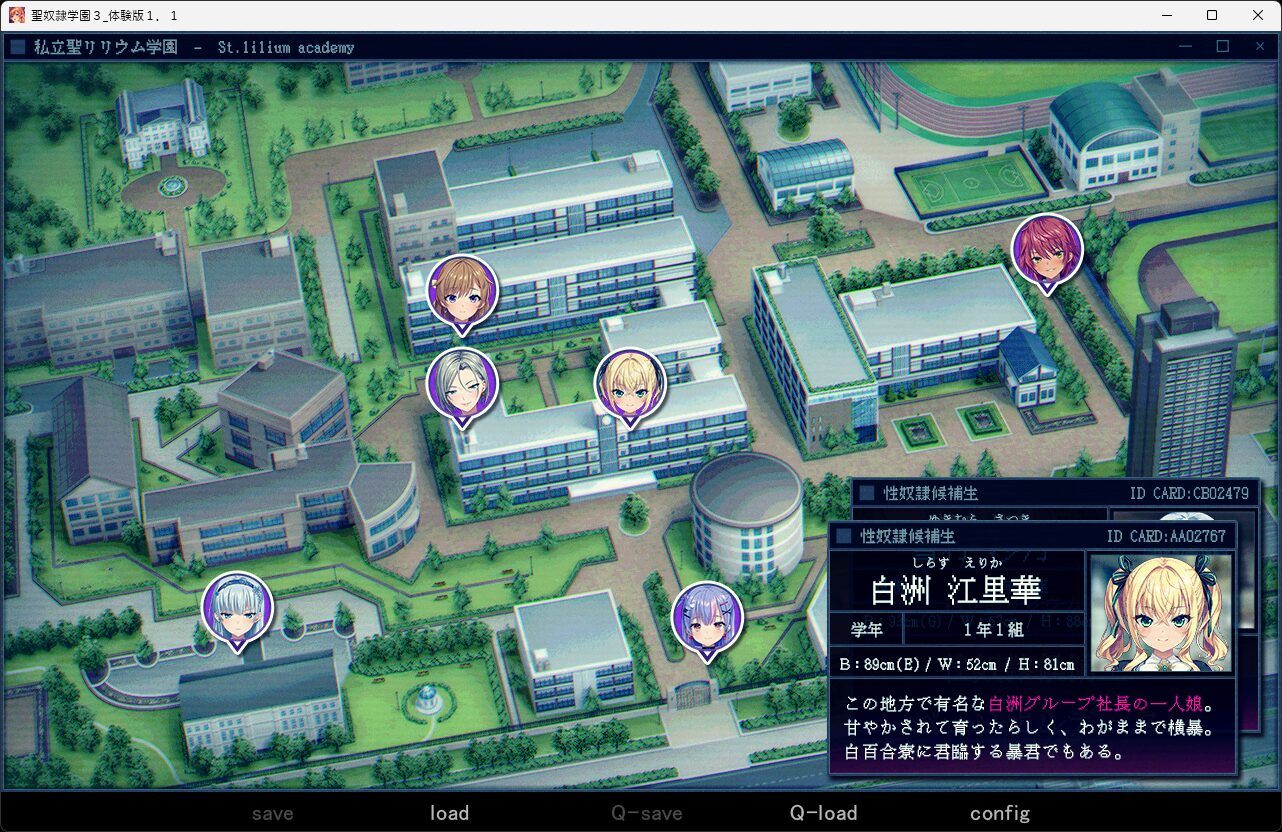Open the load menu
The width and height of the screenshot is (1282, 832).
pos(449,813)
